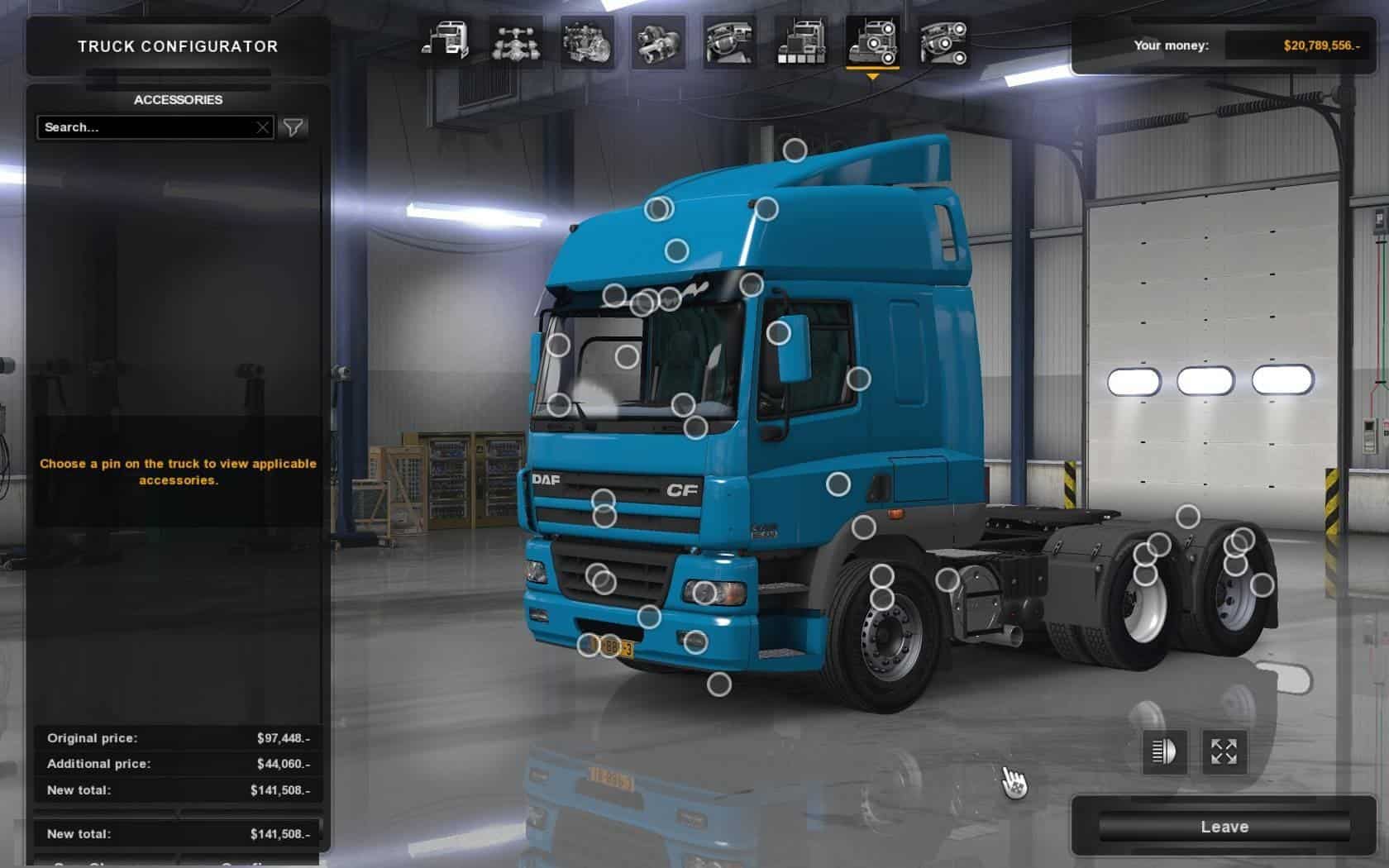Choose the pin on the side mirror
The image size is (1389, 868).
pyautogui.click(x=778, y=333)
